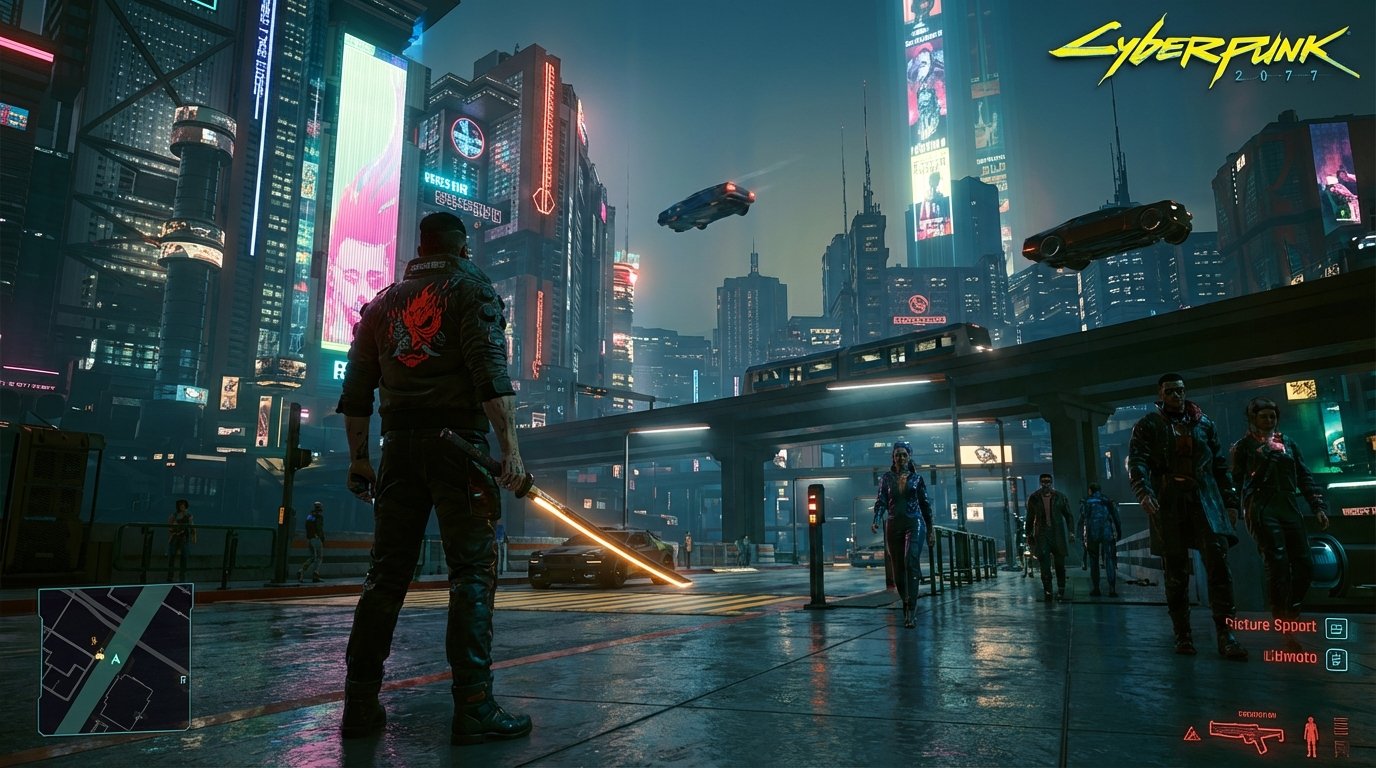Click the Picture Sport label text
1376x768 pixels.
(x=1272, y=625)
